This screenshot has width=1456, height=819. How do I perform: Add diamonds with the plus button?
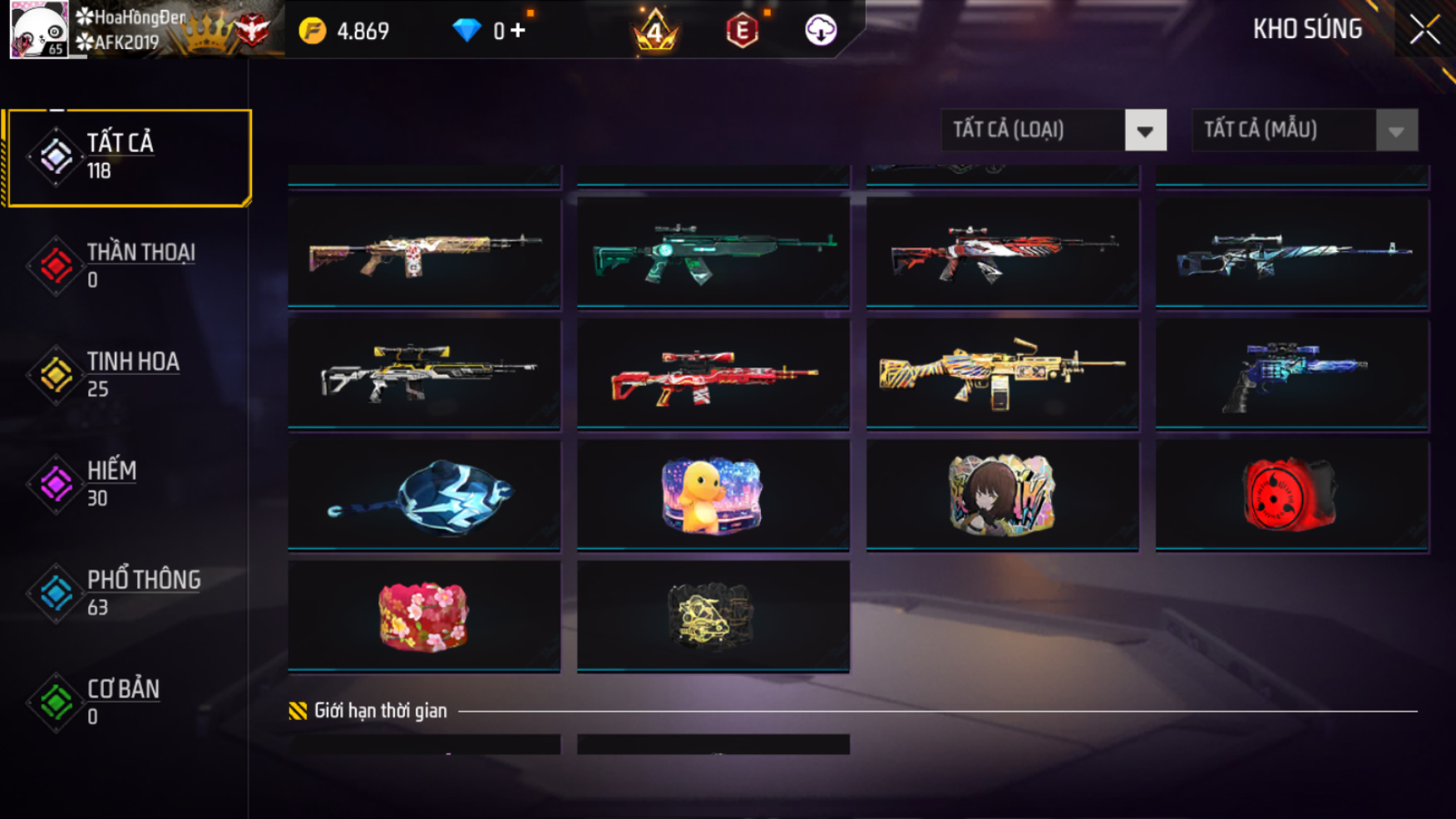[518, 31]
